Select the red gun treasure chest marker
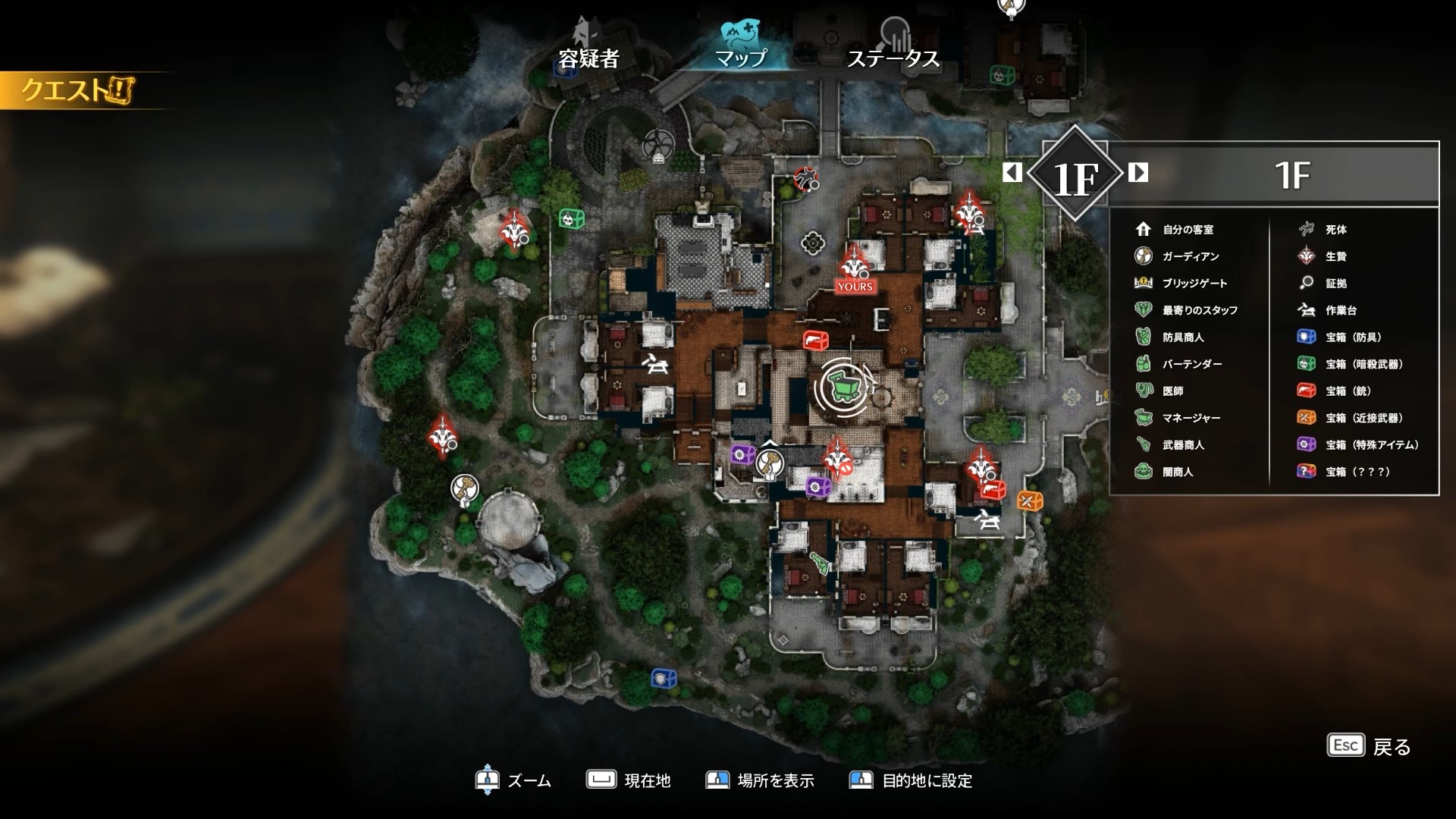The height and width of the screenshot is (819, 1456). coord(815,340)
